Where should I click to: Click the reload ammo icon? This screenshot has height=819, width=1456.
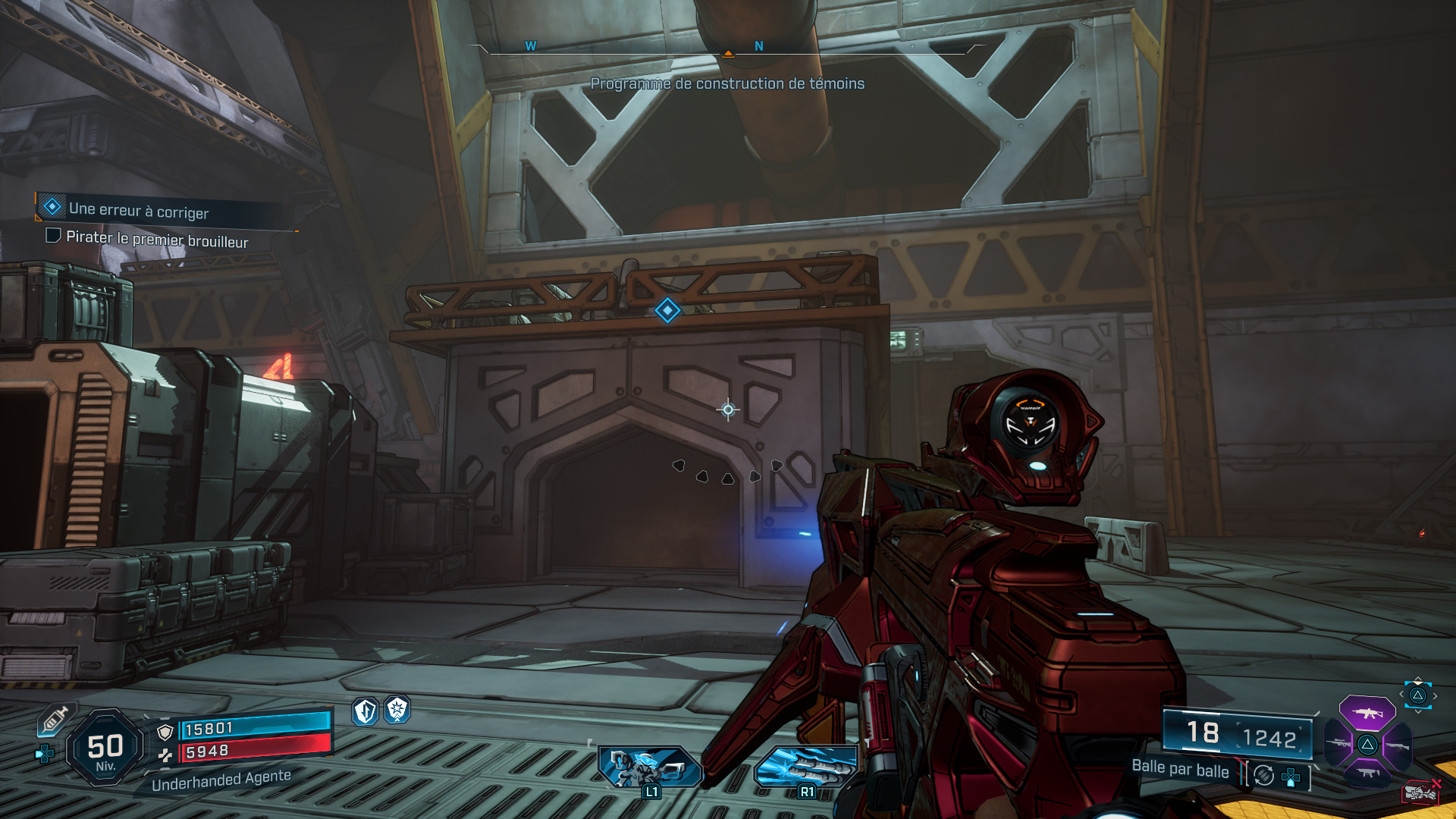(x=1264, y=776)
